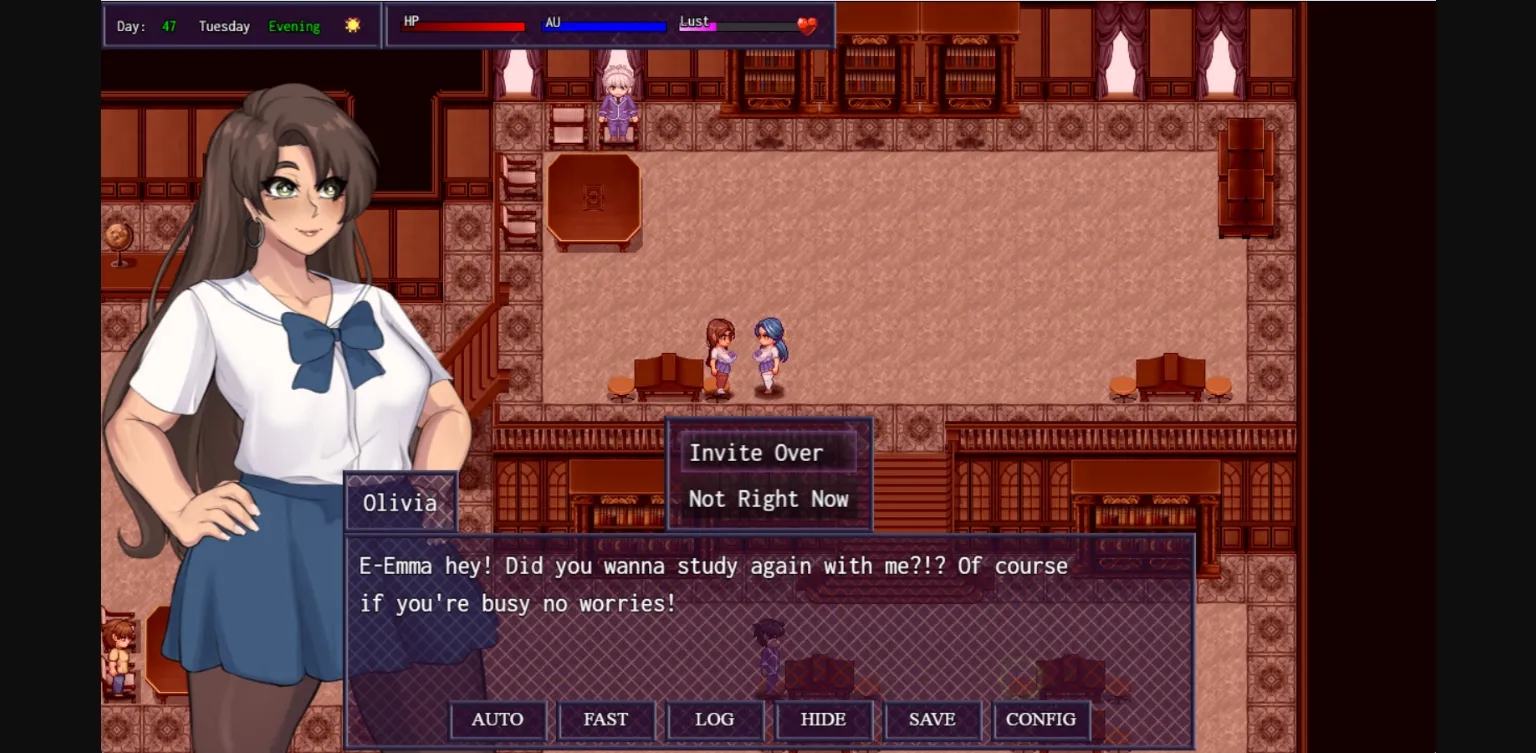Select the Not Right Now choice
Image resolution: width=1536 pixels, height=753 pixels.
[x=767, y=499]
